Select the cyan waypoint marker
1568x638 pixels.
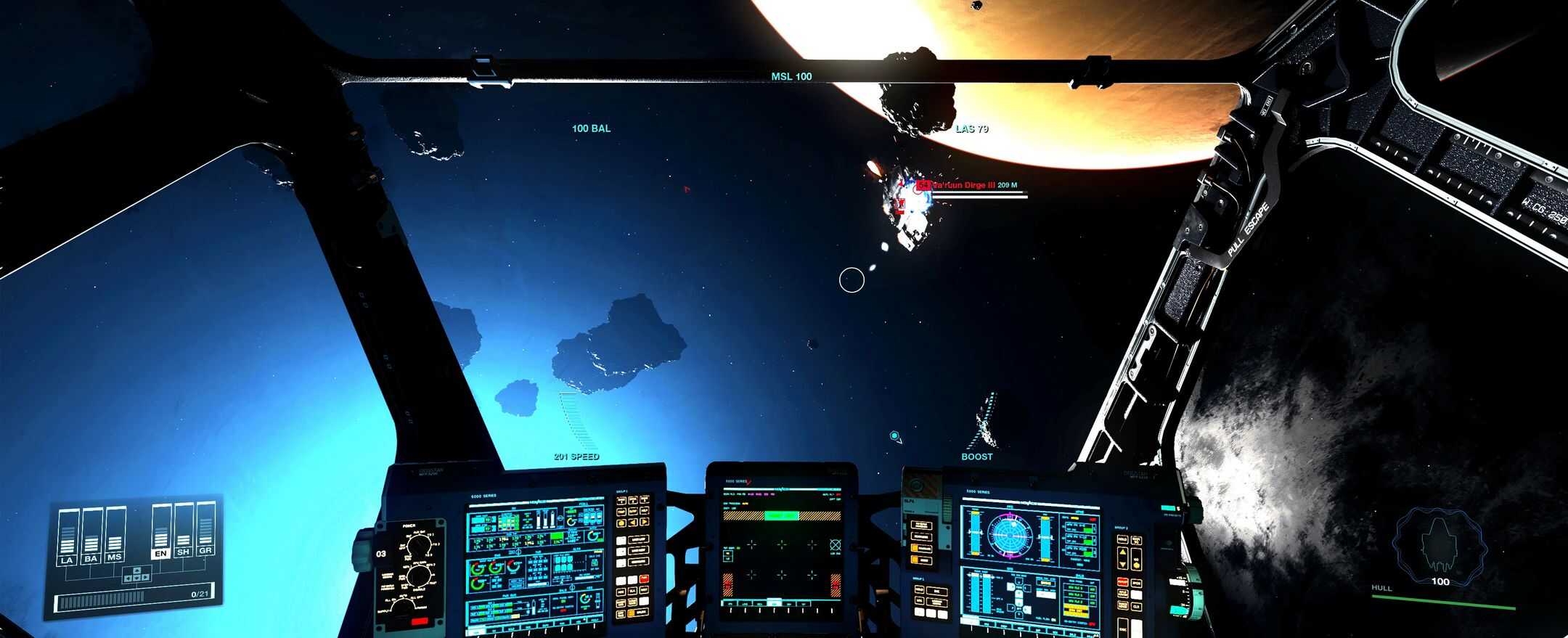click(894, 435)
